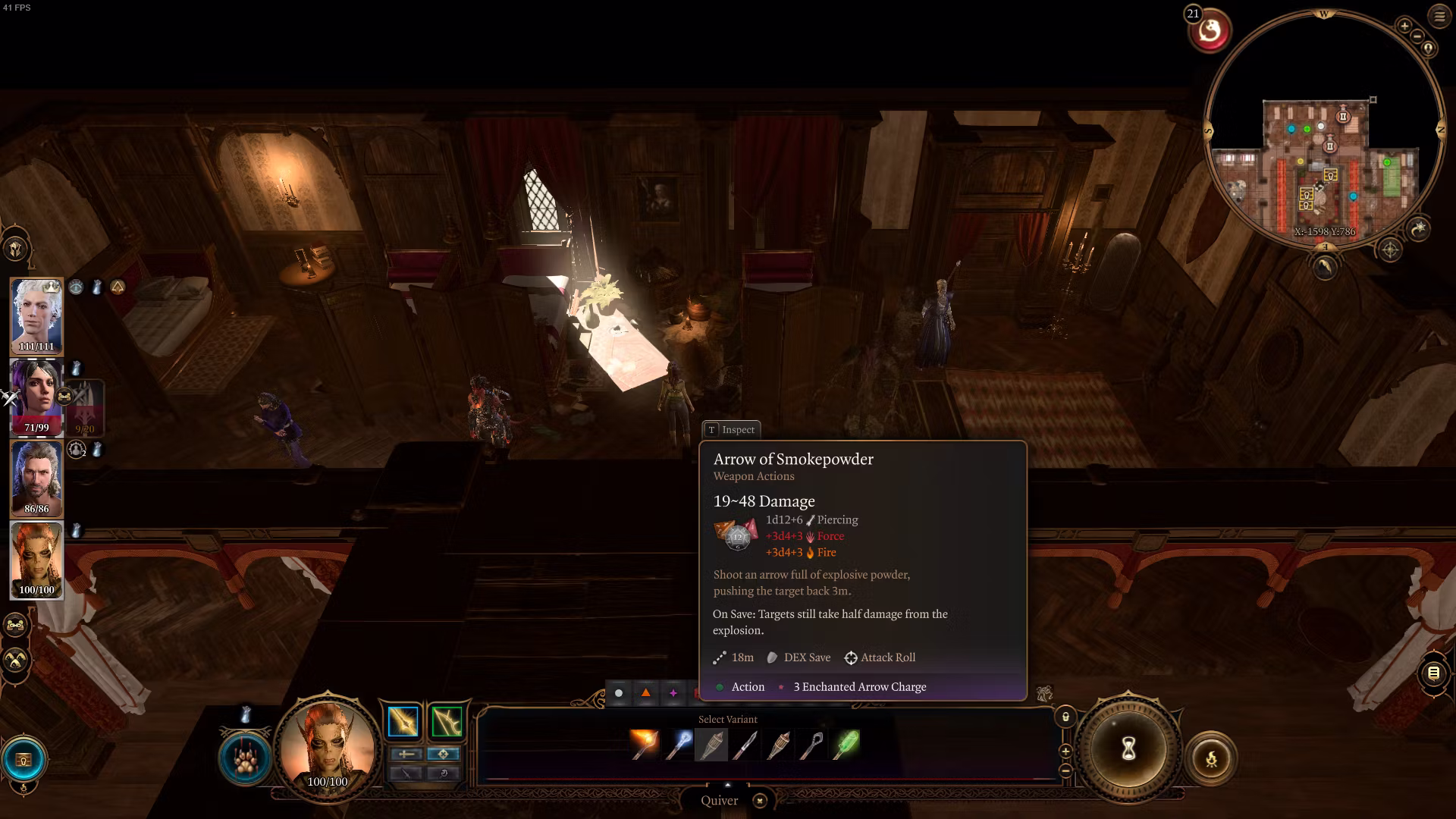The image size is (1456, 819).
Task: Select the purple-haired party member portrait
Action: coord(36,396)
